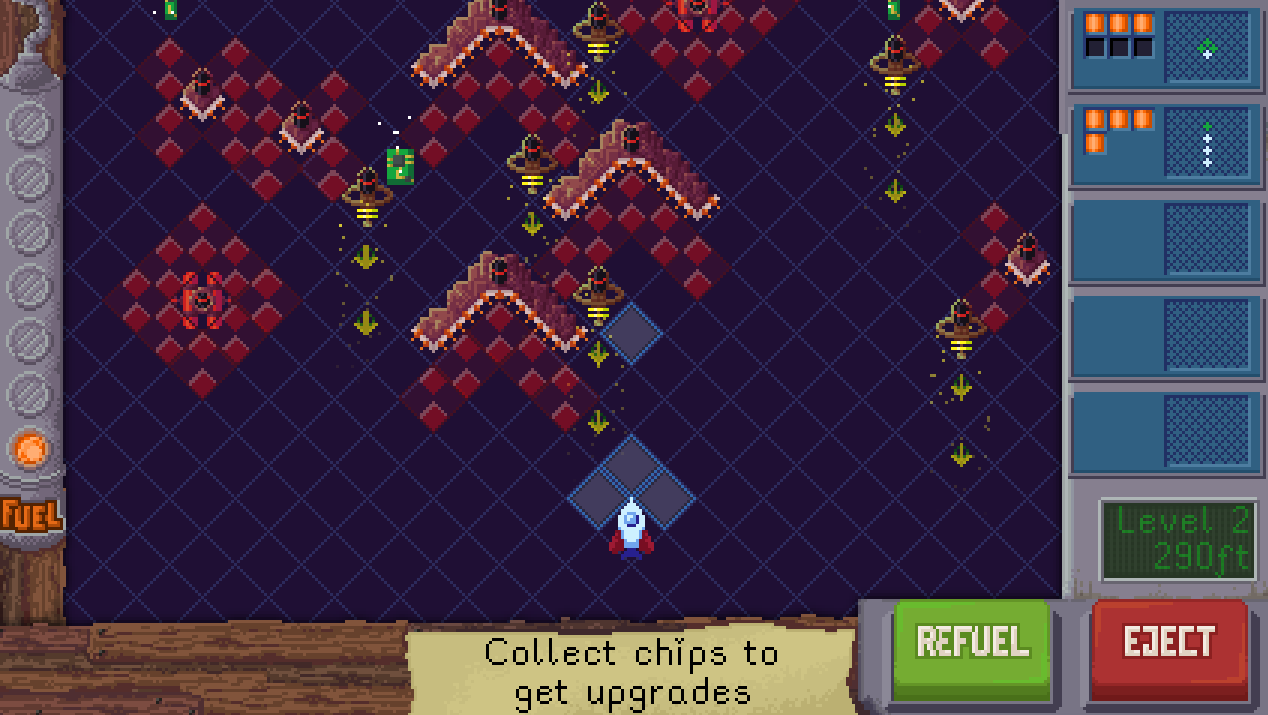The height and width of the screenshot is (715, 1268).
Task: Hit the red EJECT button
Action: point(1169,642)
